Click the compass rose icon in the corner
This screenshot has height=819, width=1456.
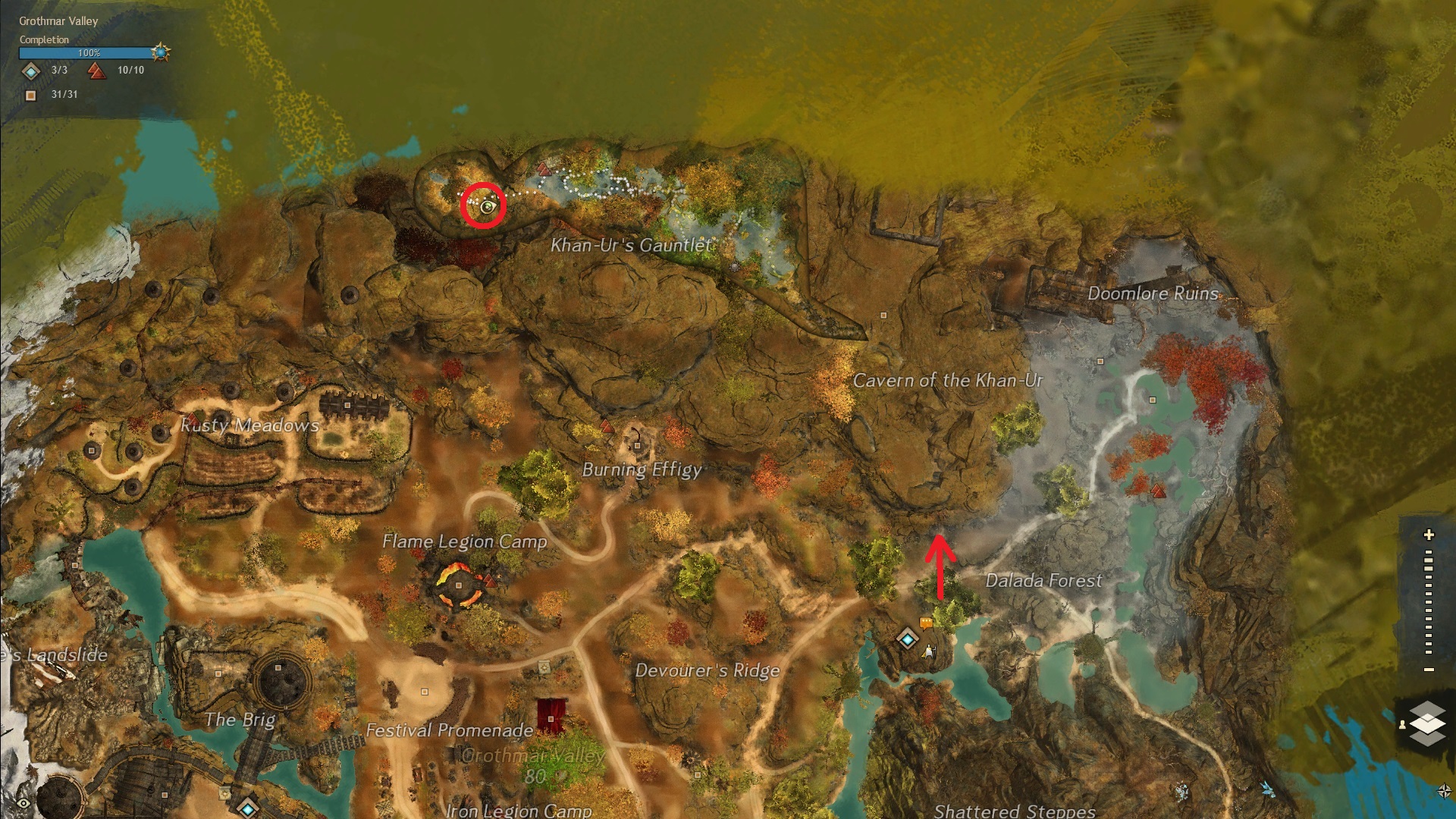pos(1444,791)
